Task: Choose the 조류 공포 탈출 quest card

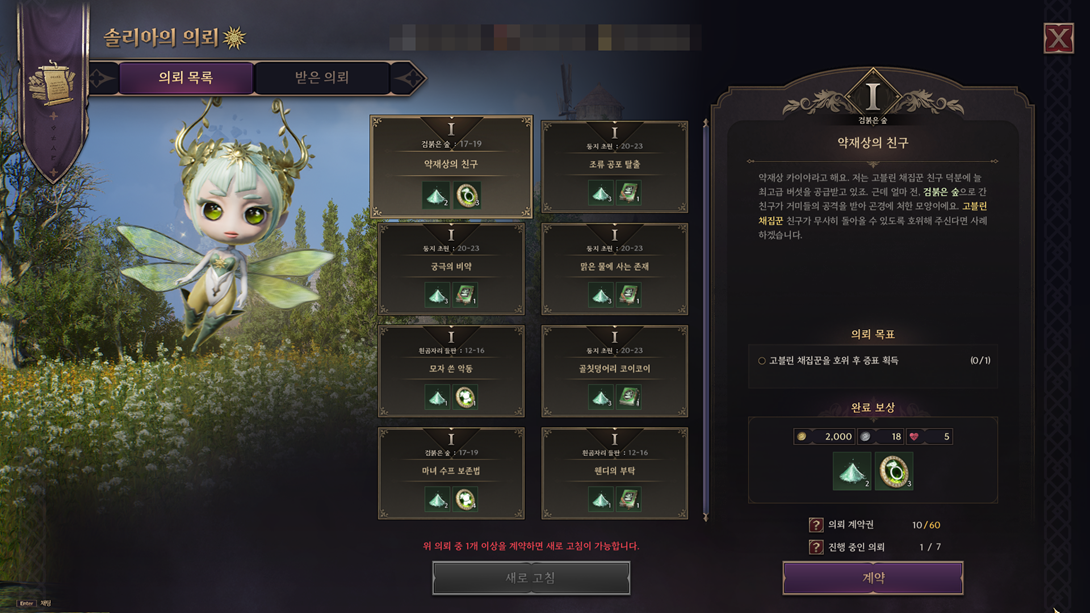Action: [614, 166]
